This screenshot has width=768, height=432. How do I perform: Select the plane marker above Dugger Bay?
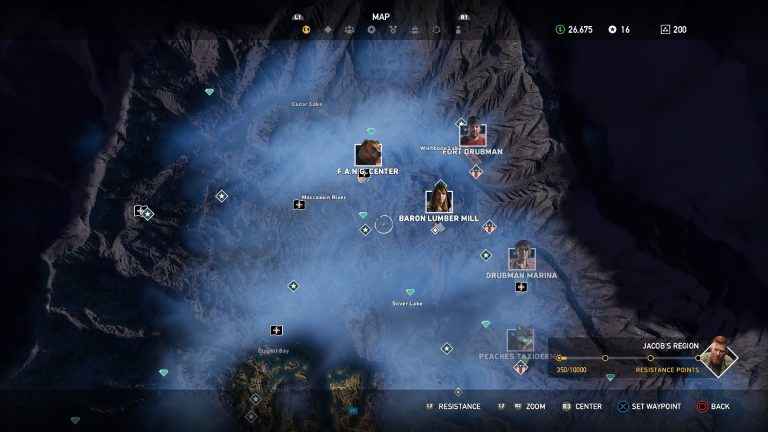276,330
